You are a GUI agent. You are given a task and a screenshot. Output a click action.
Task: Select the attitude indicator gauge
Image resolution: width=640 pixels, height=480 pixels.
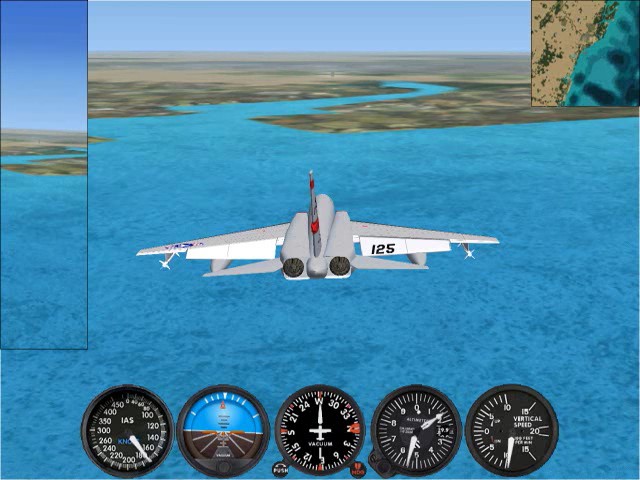(223, 430)
